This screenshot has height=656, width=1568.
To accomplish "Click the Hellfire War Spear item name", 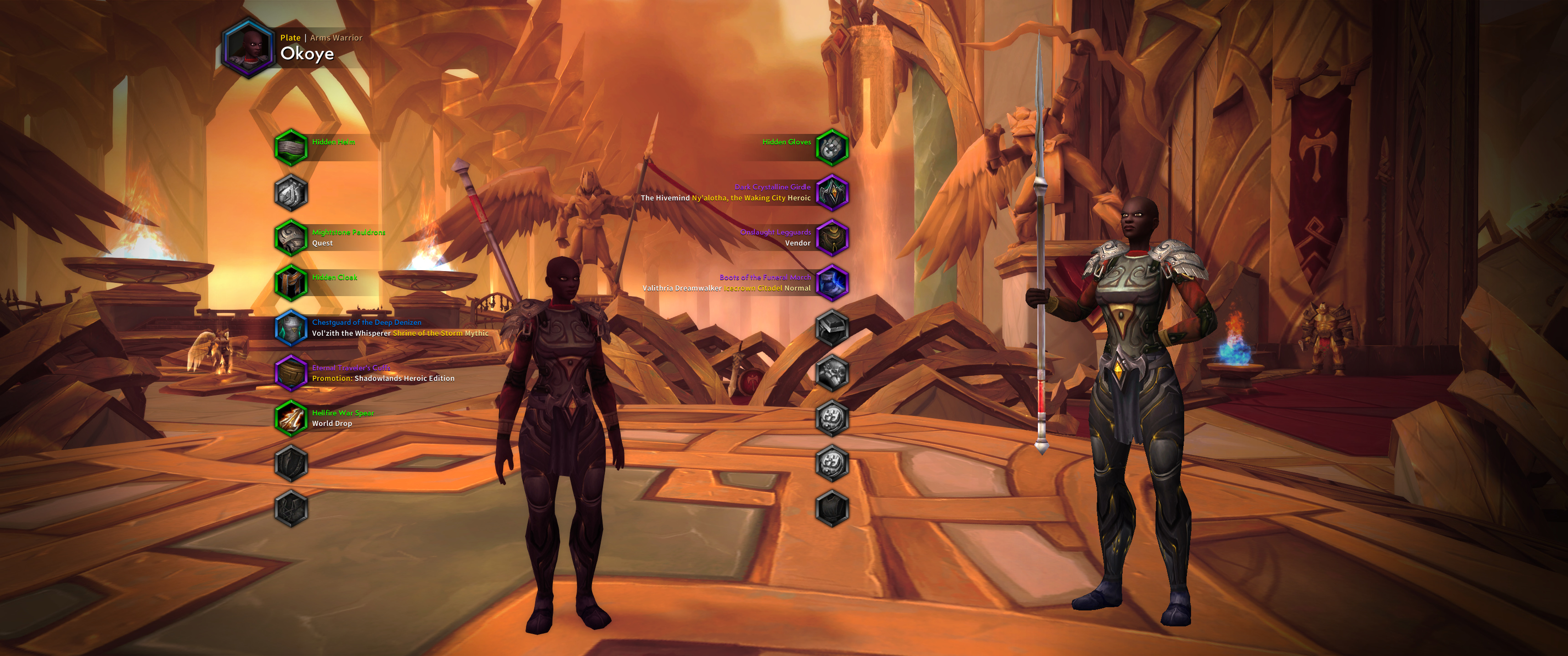I will (343, 413).
